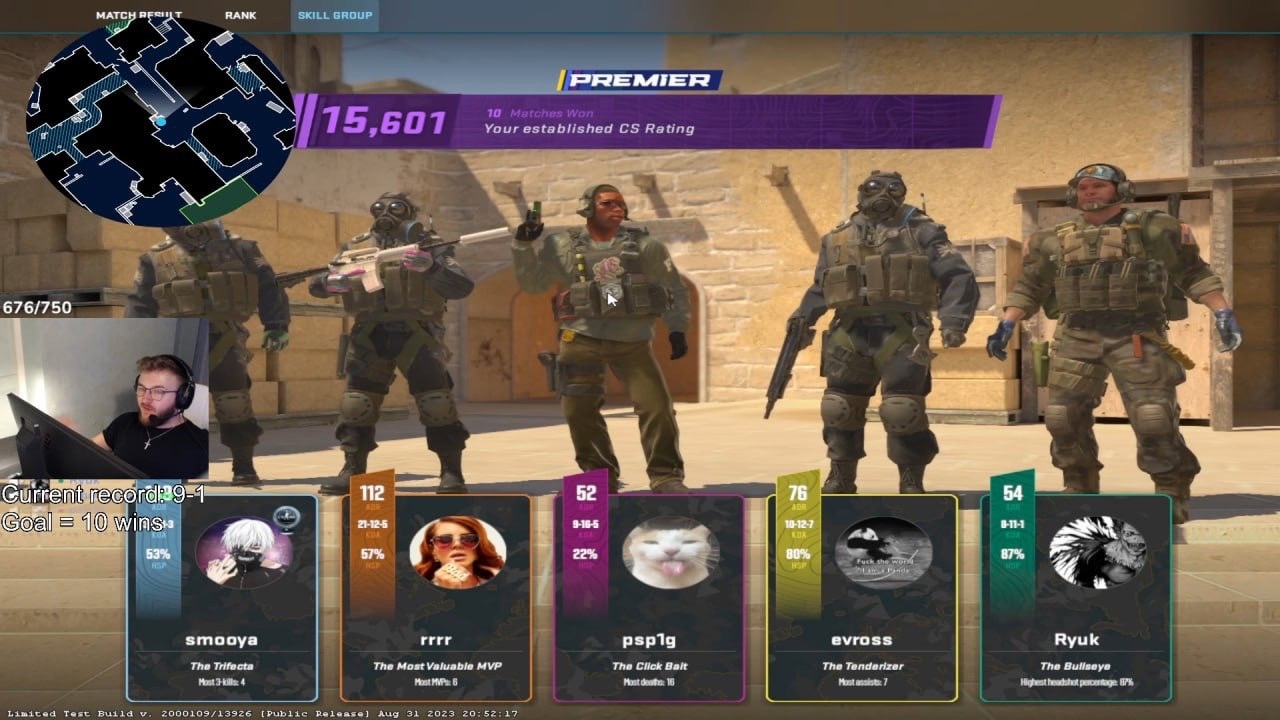Click the purple Premier CS Rating banner
Screen dimensions: 1280x720
[x=650, y=122]
